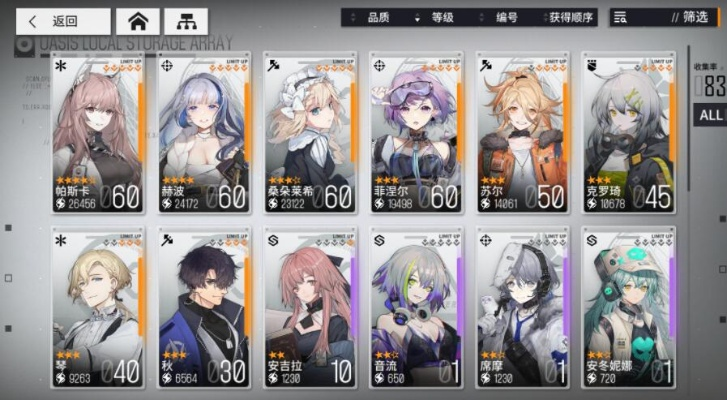Select the 安冬妮娜 character card
Screen dimensions: 727x400
coord(628,310)
